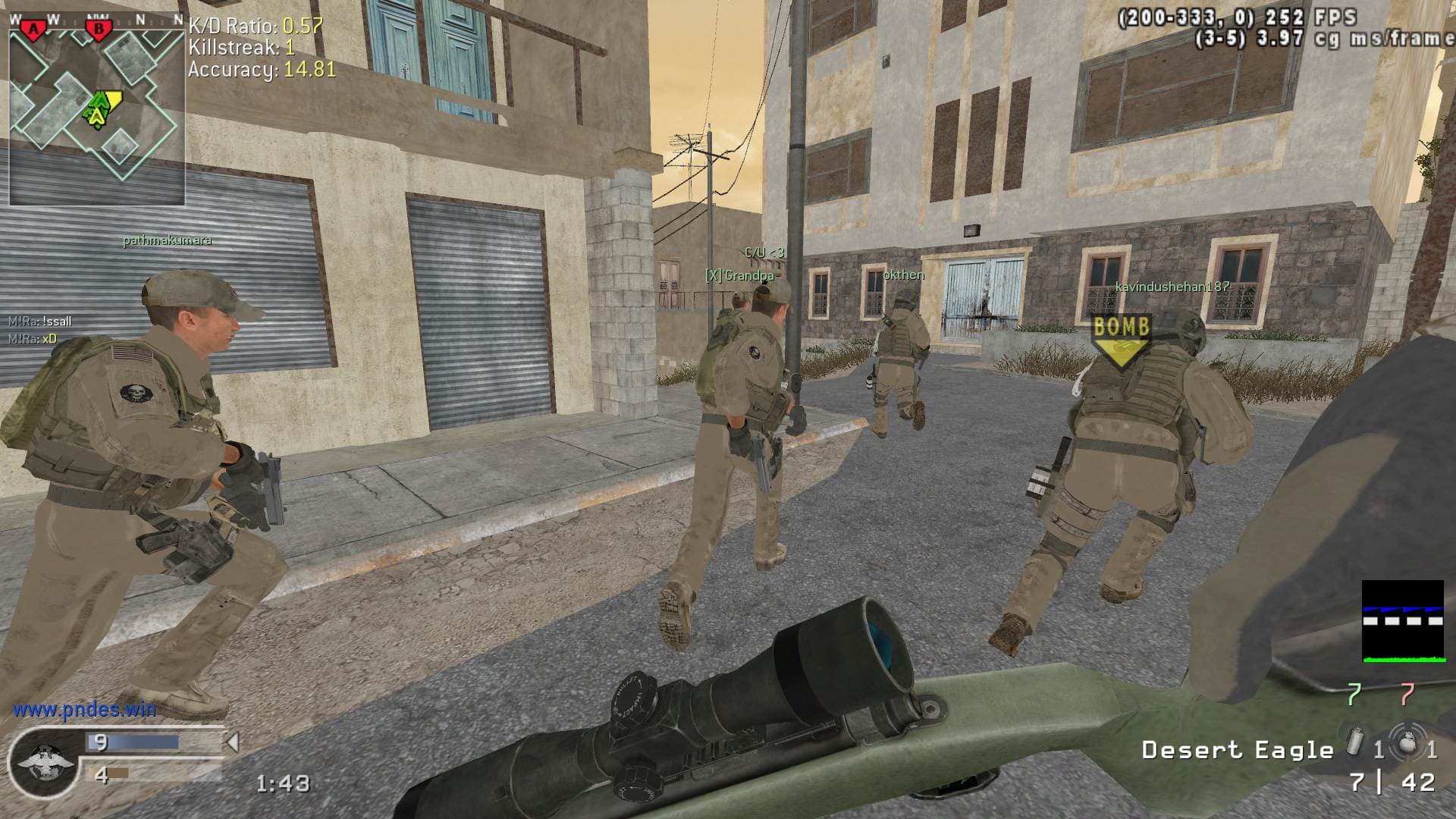Click the "M!Ra: !ssall" chat message
Viewport: 1456px width, 819px height.
pos(40,322)
